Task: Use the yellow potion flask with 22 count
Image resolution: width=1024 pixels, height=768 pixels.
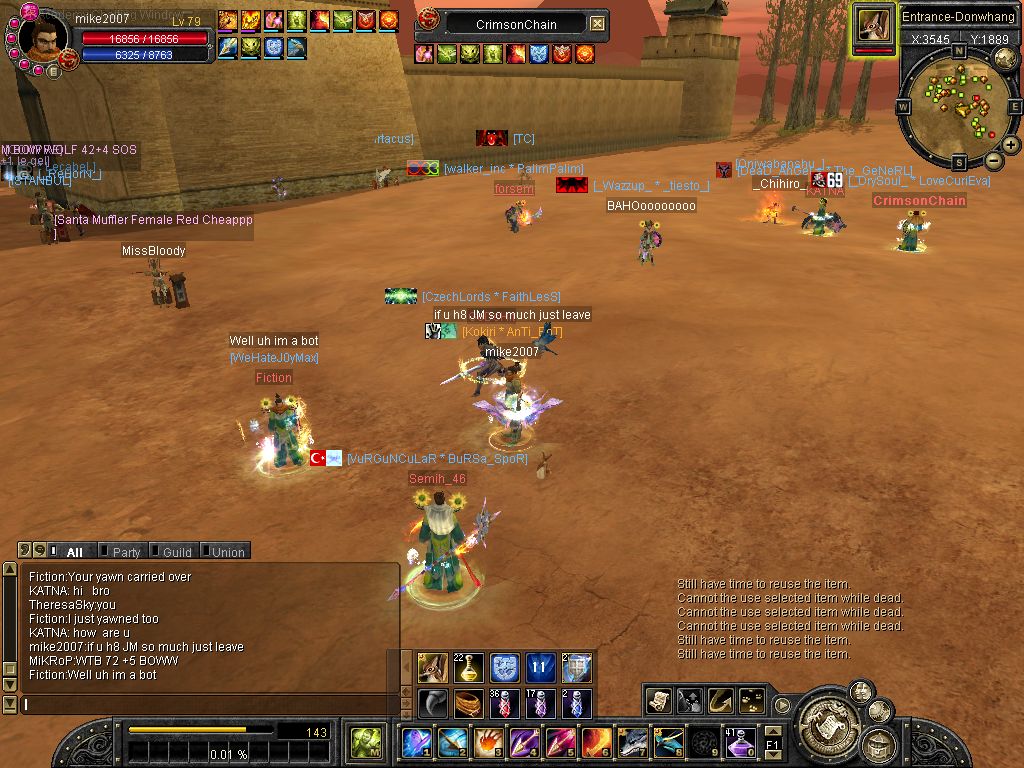Action: (468, 668)
